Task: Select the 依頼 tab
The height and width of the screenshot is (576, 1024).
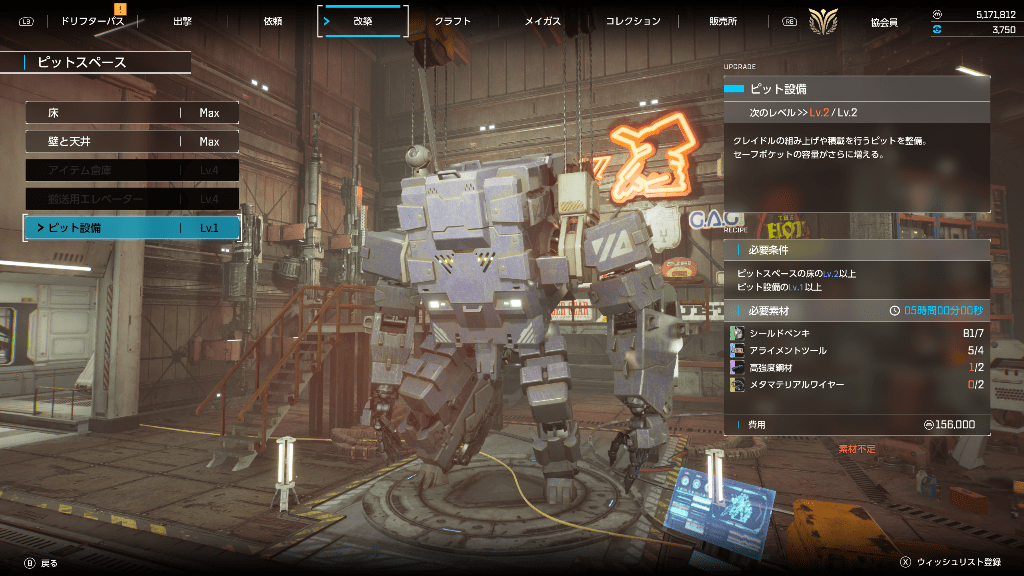Action: click(273, 21)
